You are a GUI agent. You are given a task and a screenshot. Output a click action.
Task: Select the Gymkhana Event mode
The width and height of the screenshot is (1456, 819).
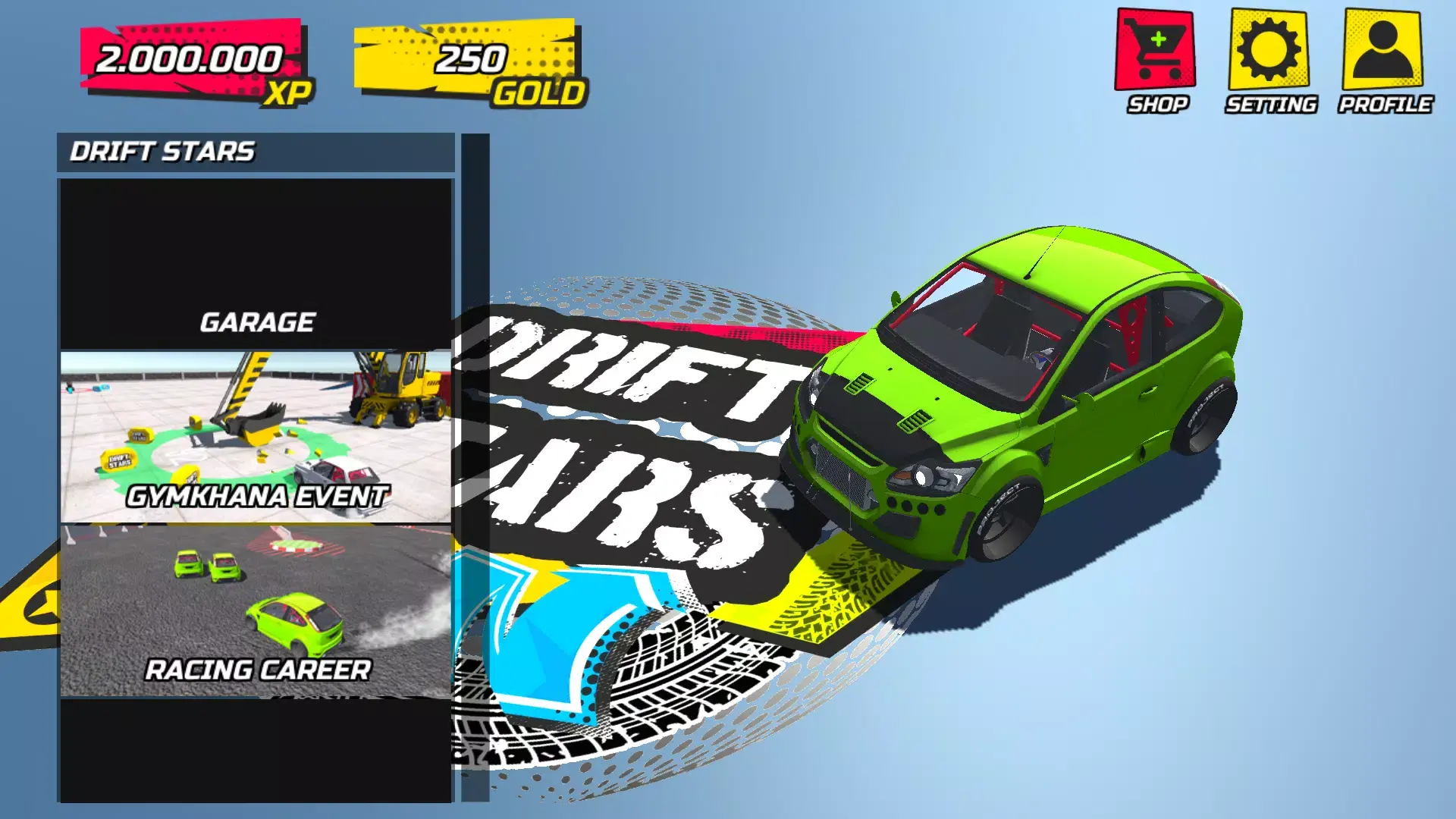[256, 438]
